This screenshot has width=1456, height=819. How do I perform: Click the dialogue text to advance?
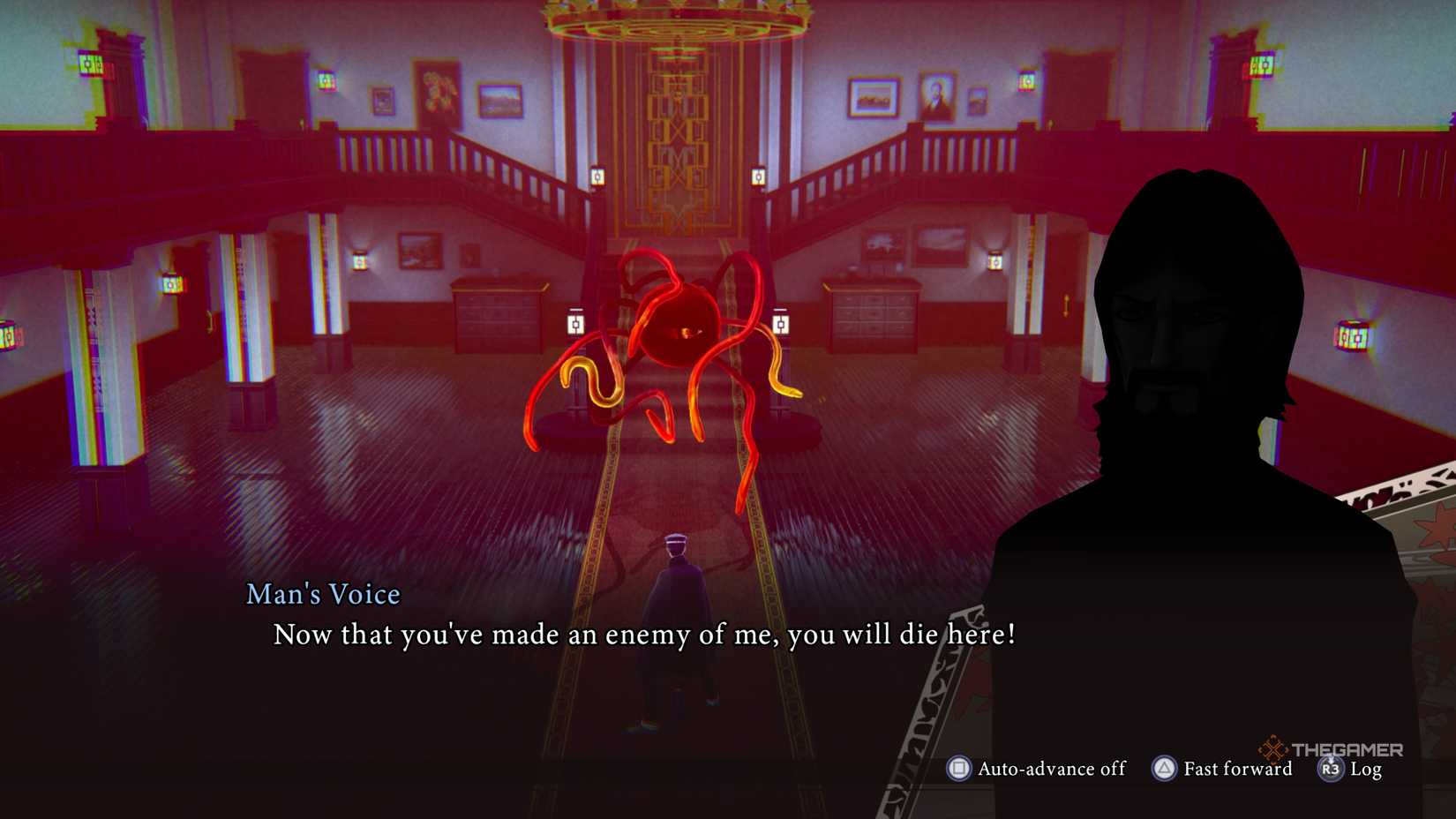coord(644,634)
